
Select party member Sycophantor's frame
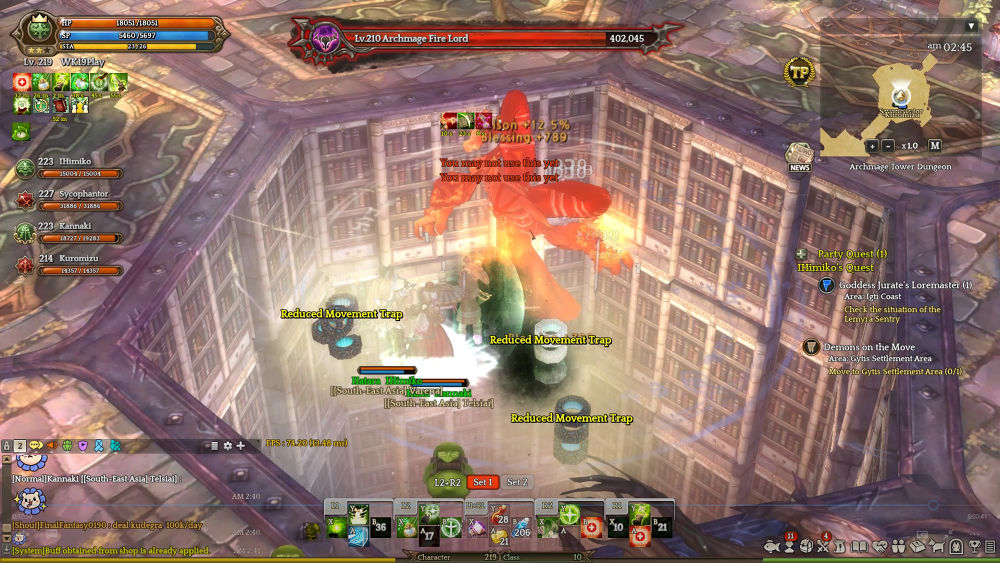(70, 199)
